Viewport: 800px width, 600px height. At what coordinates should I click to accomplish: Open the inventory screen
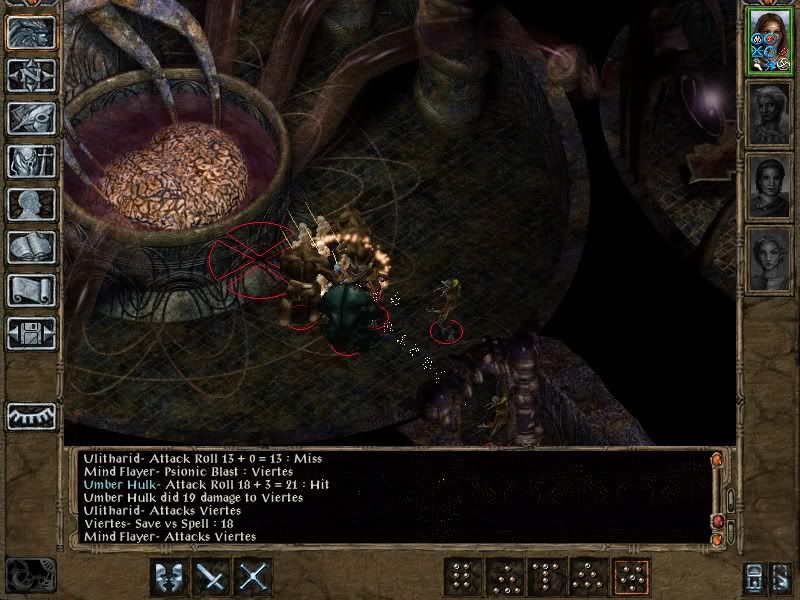click(31, 161)
